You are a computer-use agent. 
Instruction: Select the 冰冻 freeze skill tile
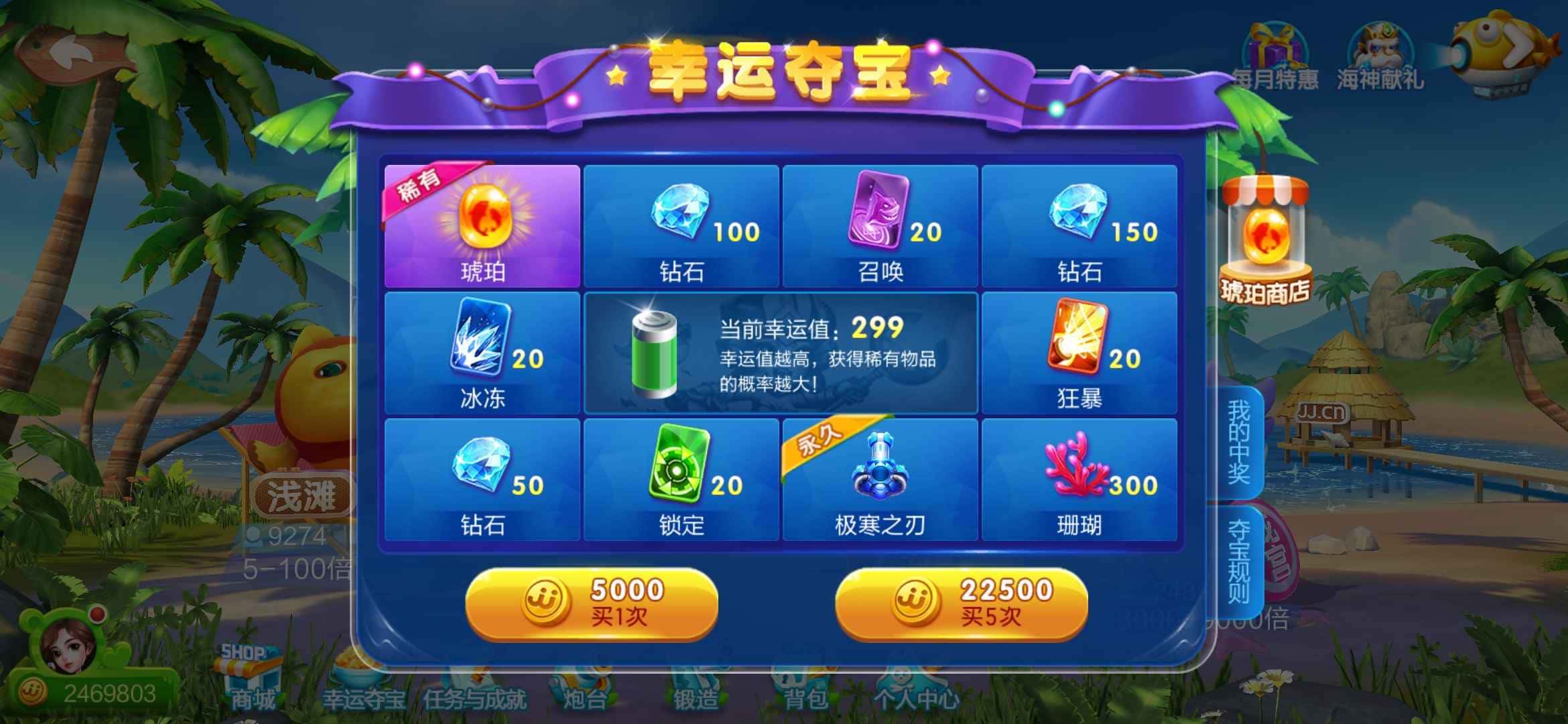click(482, 352)
